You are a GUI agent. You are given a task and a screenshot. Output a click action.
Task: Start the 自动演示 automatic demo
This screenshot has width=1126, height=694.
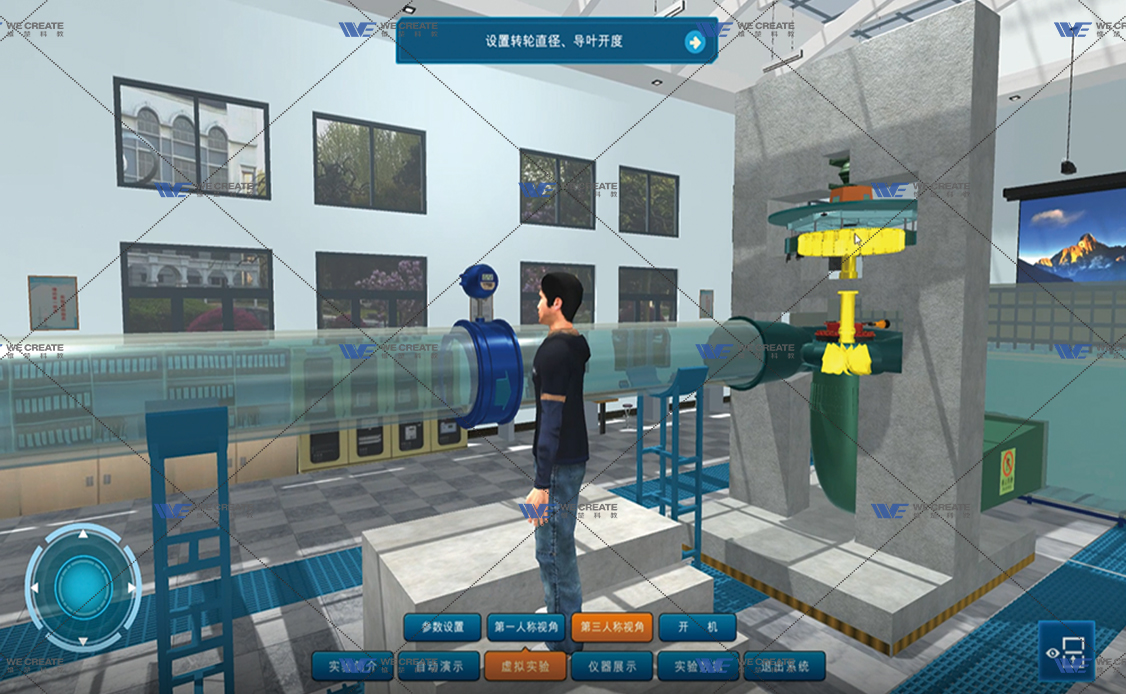(x=438, y=665)
